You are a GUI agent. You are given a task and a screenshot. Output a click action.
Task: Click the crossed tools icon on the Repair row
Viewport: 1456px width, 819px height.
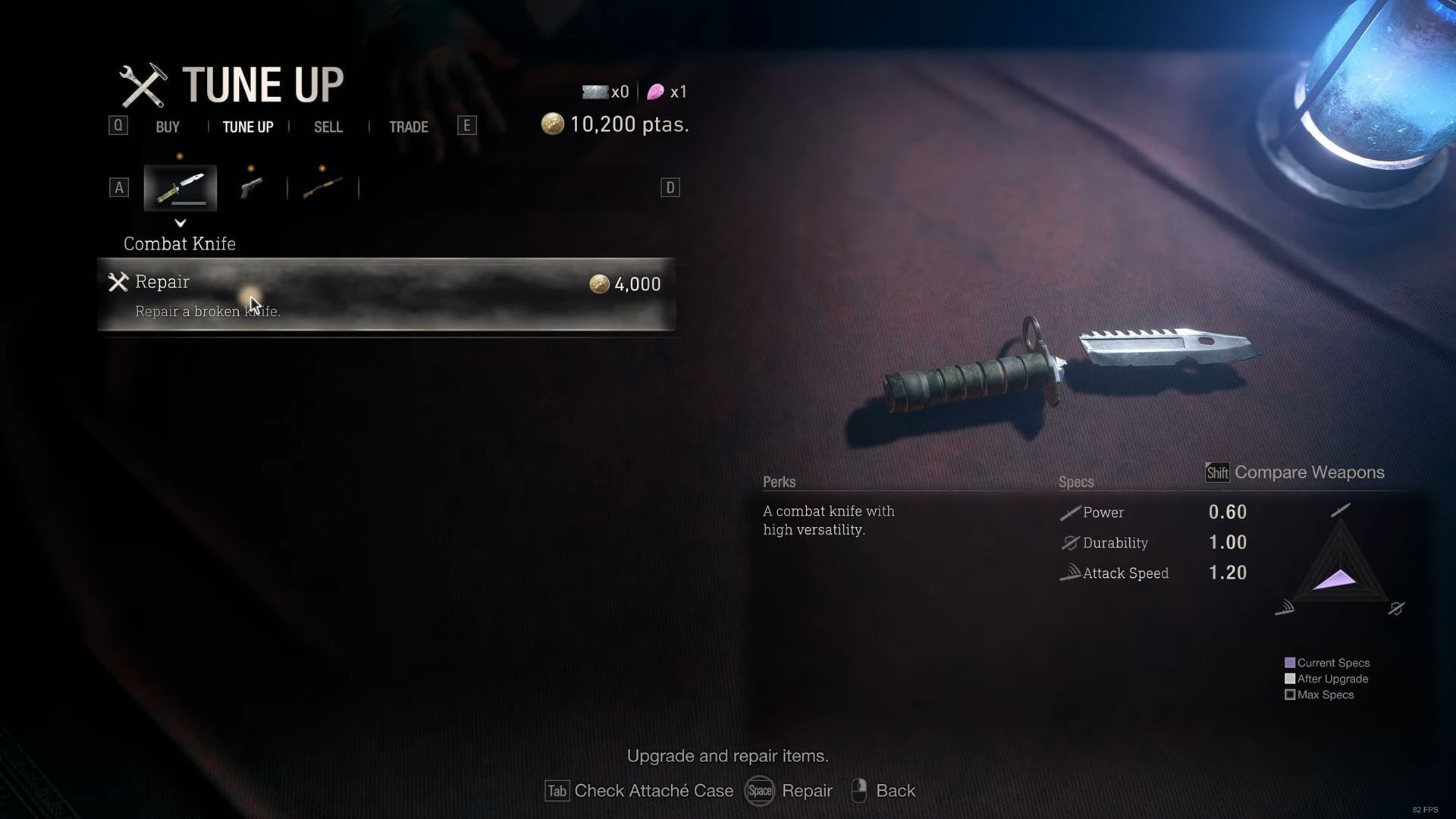click(118, 282)
